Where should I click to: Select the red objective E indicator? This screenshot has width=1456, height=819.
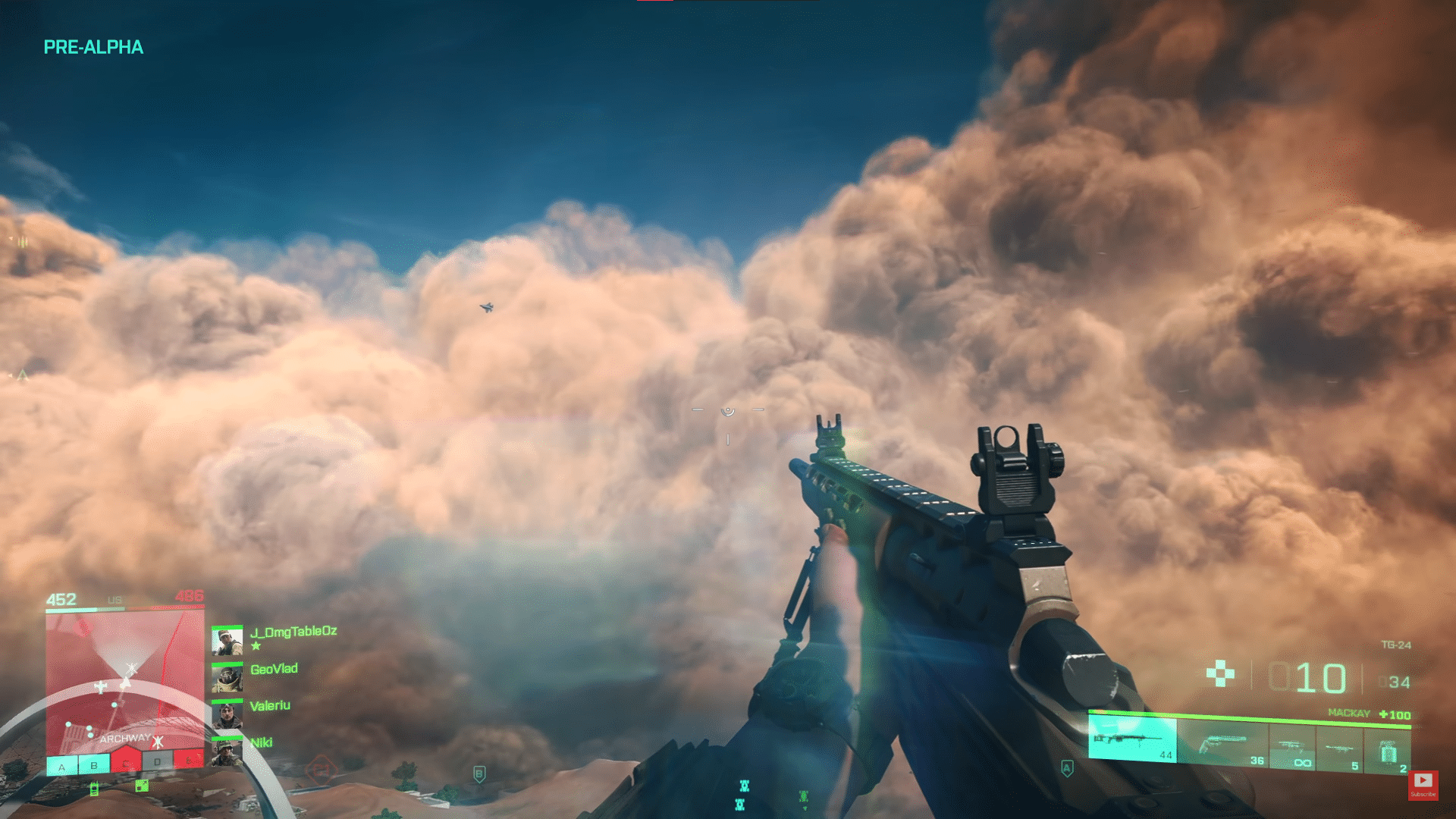pos(188,759)
